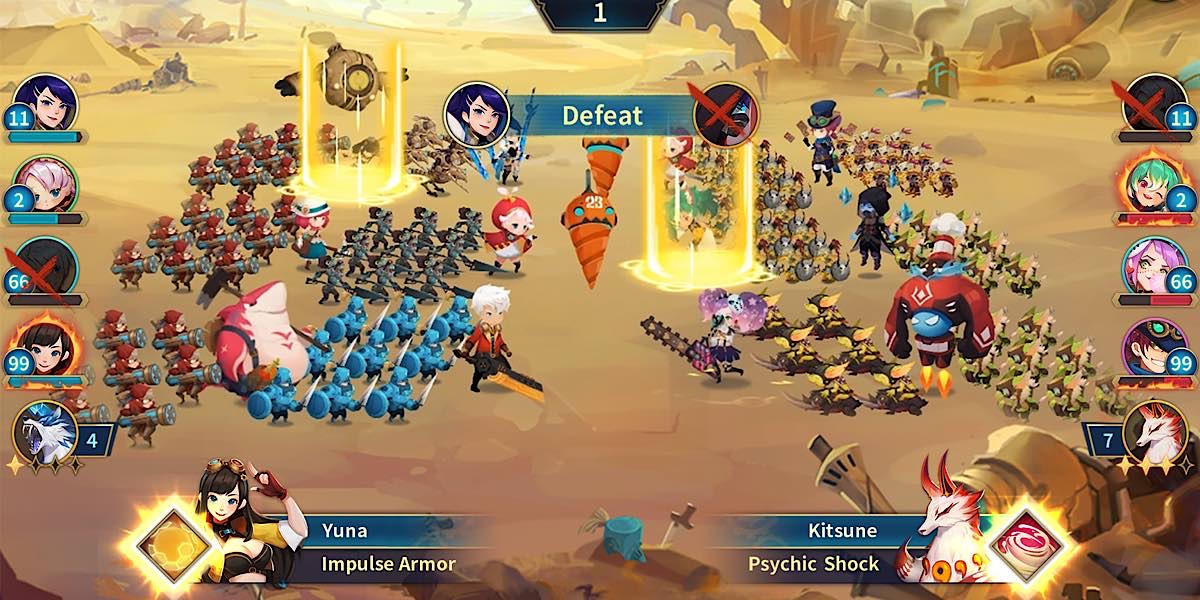Select the white wolf pet icon

click(x=46, y=432)
